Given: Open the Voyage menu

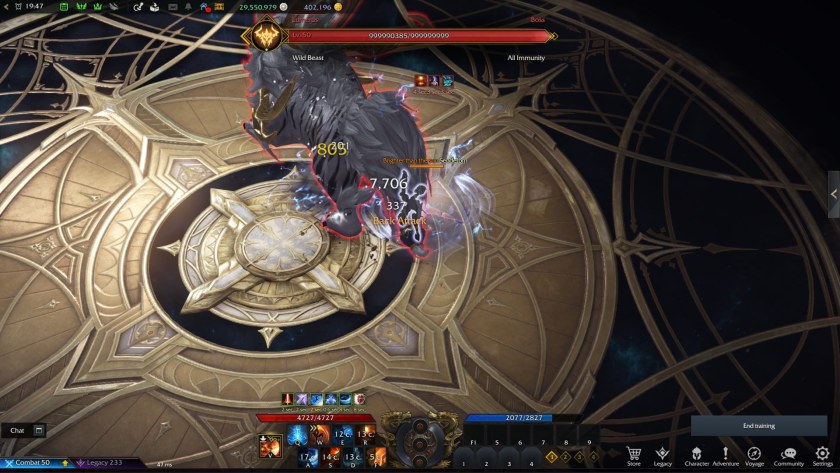Looking at the screenshot, I should 756,454.
